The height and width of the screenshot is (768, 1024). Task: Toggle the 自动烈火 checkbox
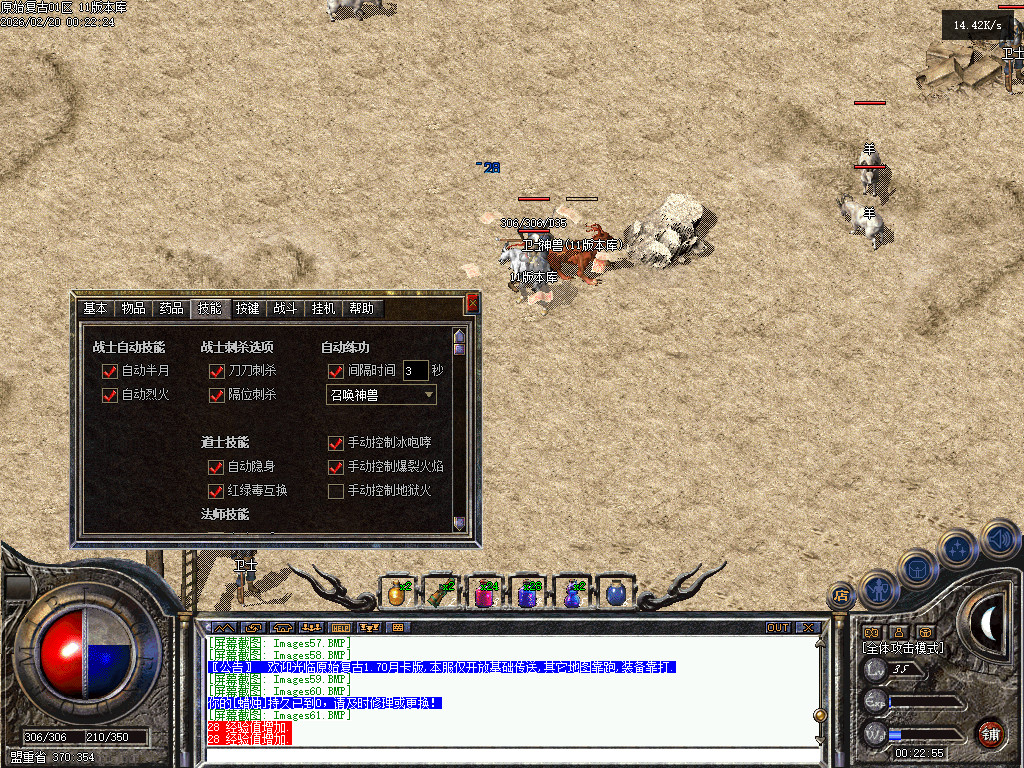tap(110, 395)
